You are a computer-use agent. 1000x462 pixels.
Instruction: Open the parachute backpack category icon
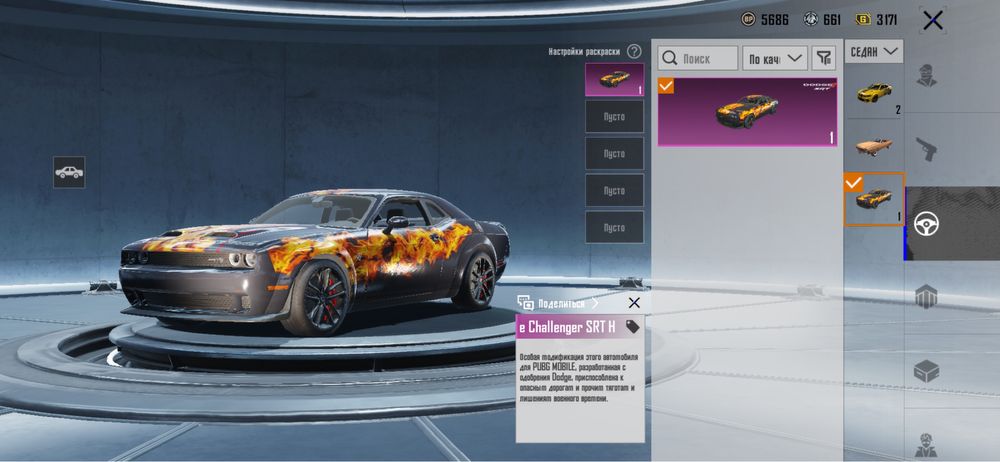927,296
